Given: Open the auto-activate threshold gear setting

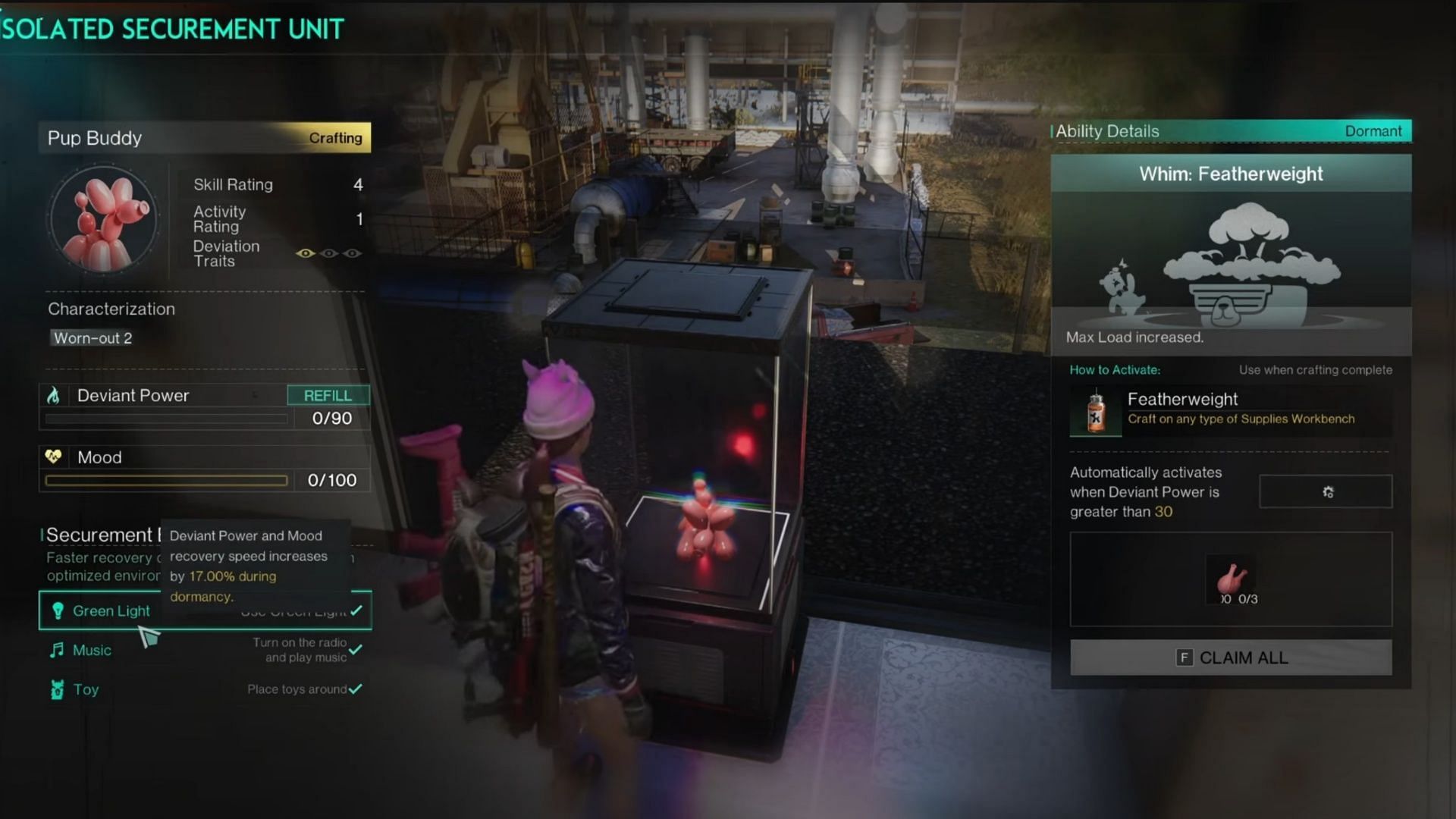Looking at the screenshot, I should [1326, 491].
